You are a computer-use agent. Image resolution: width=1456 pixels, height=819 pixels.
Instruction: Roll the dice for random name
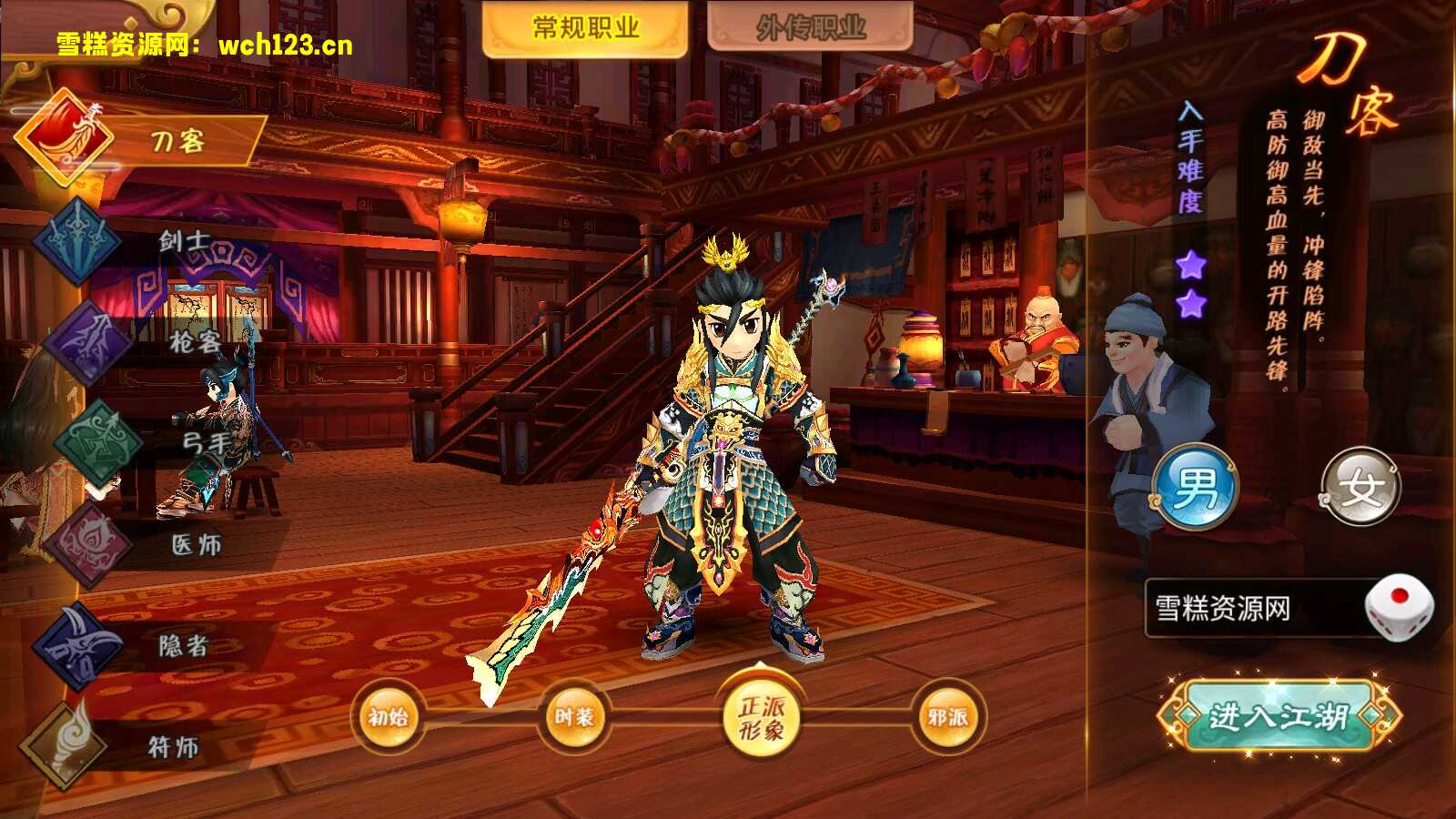tap(1398, 606)
